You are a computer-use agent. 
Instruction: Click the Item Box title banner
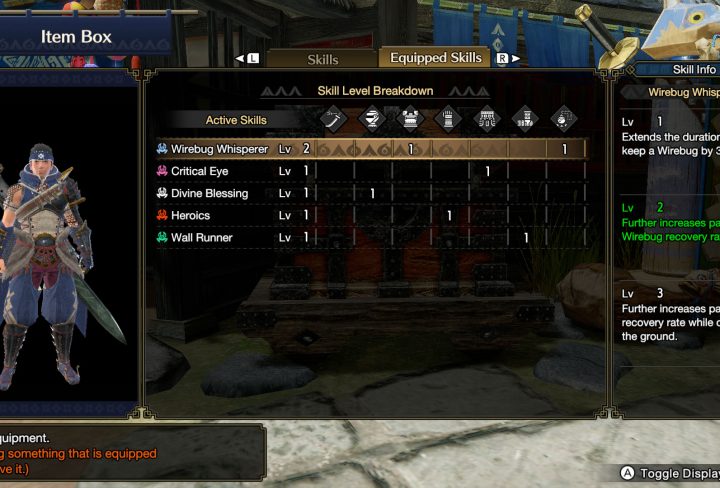click(x=76, y=38)
